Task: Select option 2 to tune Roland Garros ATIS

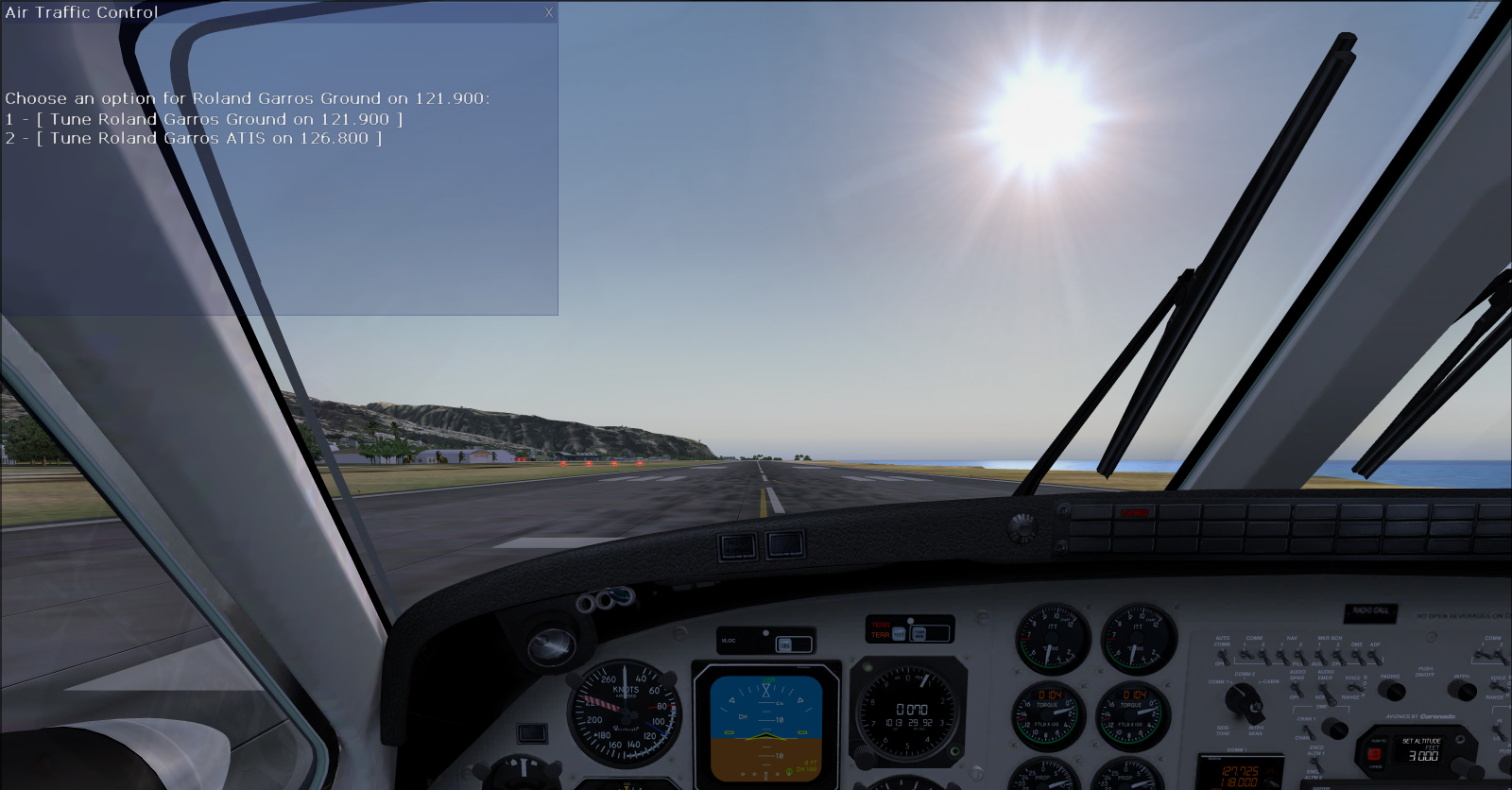Action: coord(194,137)
